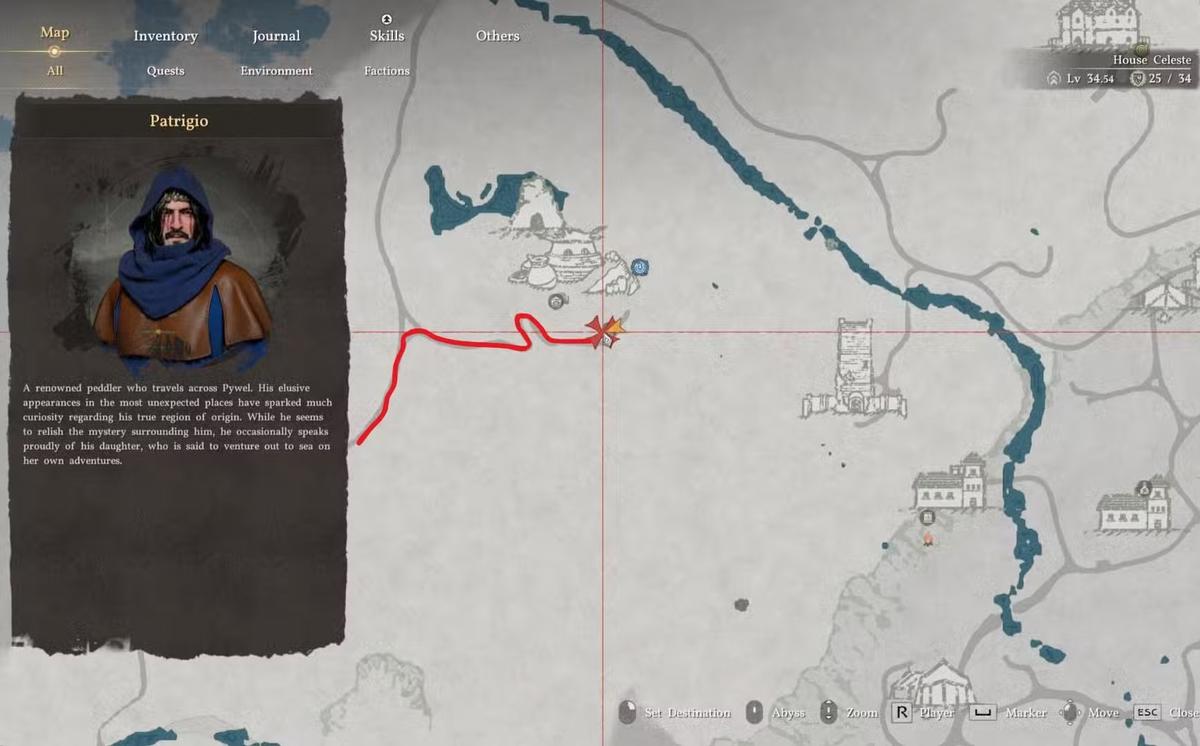Click the red star player marker
Screen dimensions: 1200x746
click(x=602, y=331)
